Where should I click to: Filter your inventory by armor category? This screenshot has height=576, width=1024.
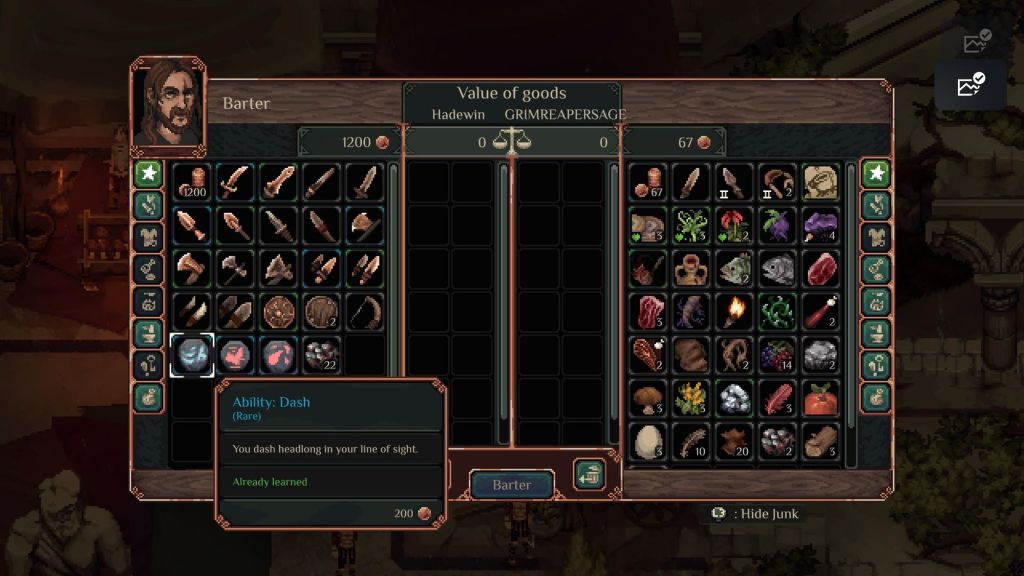point(876,237)
